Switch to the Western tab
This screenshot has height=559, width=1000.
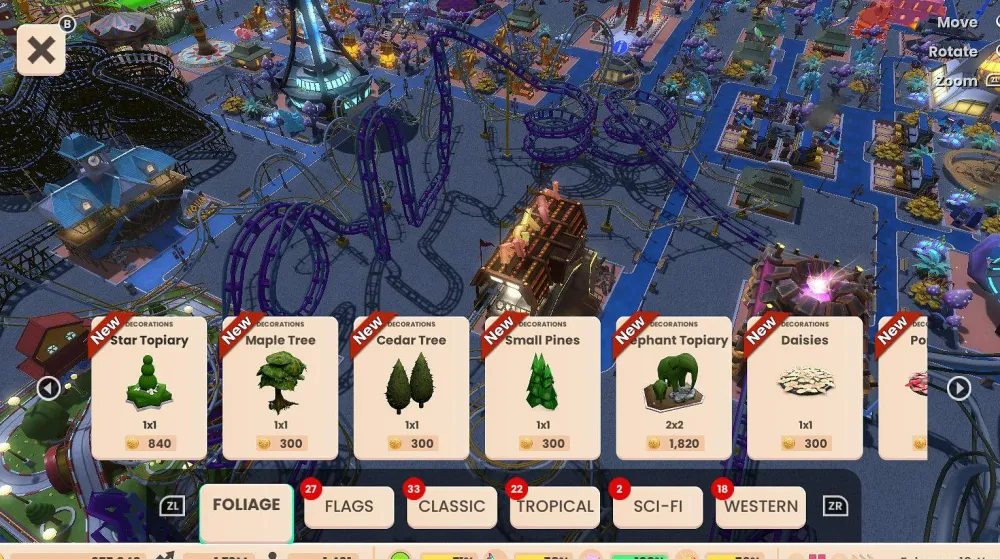click(761, 507)
